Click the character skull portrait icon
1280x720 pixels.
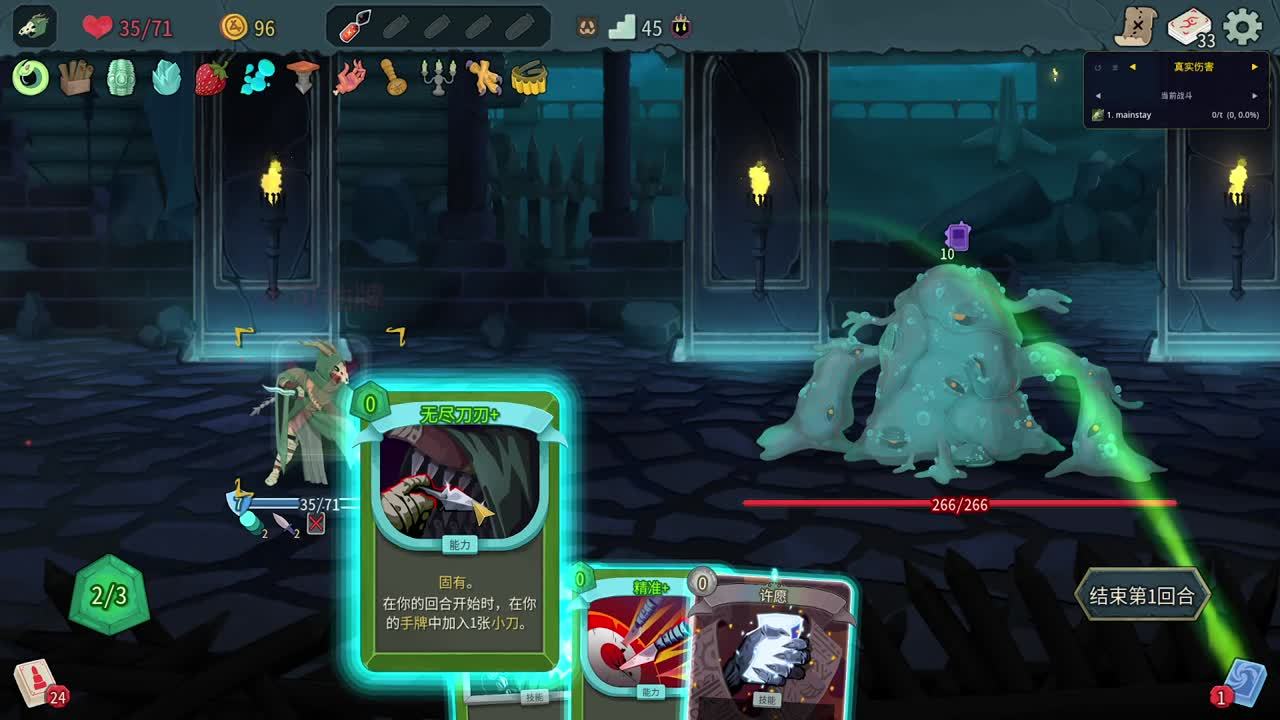coord(35,27)
